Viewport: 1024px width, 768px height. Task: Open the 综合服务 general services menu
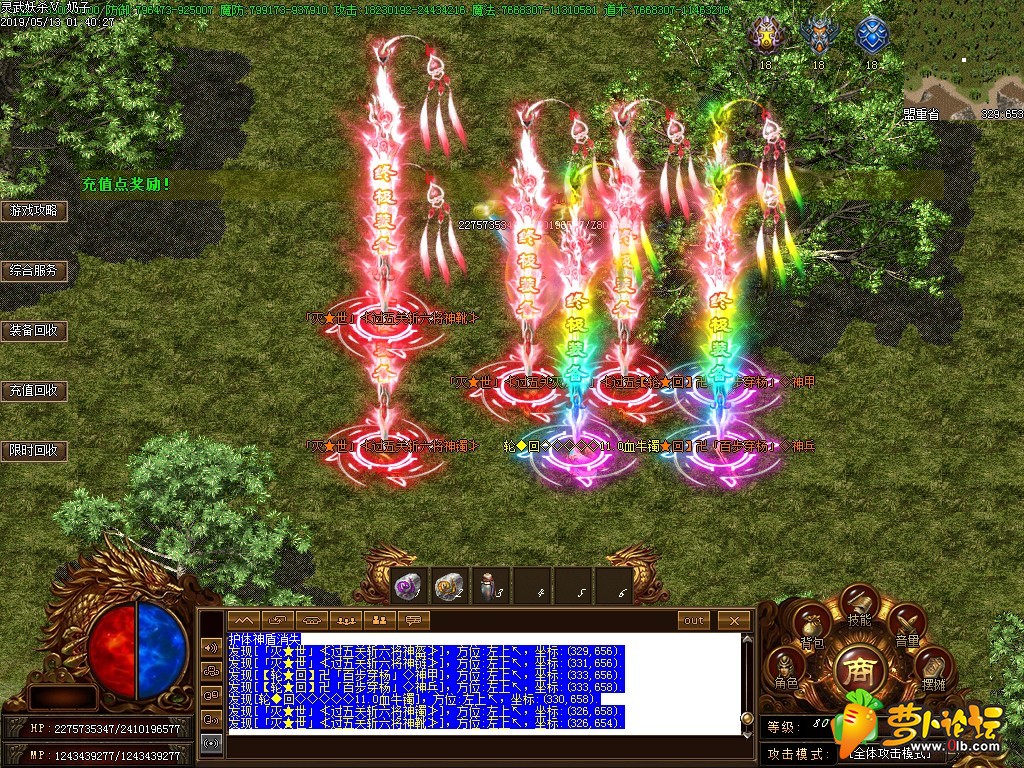point(34,271)
